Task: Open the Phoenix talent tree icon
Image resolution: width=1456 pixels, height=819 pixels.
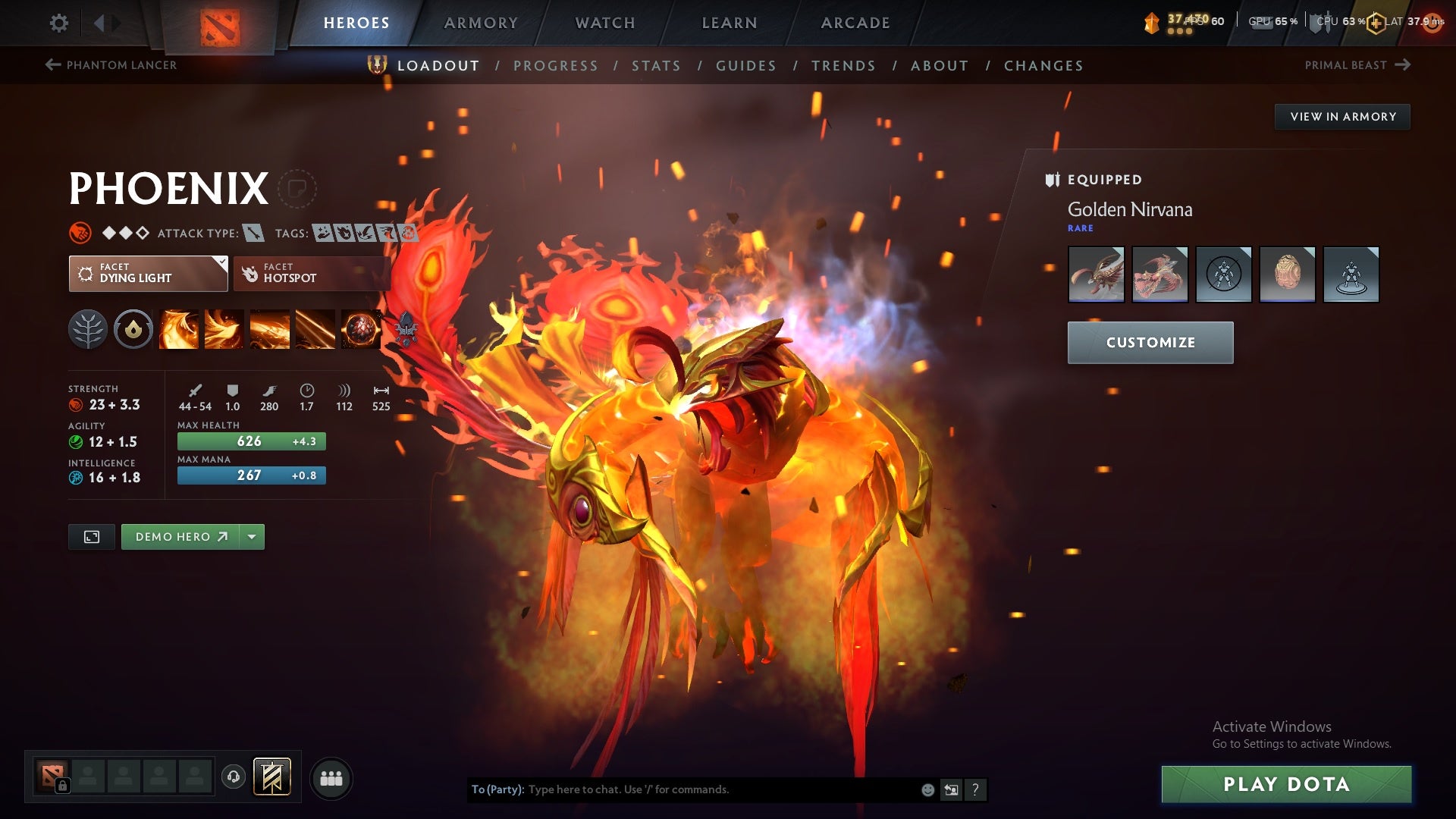Action: [x=89, y=329]
